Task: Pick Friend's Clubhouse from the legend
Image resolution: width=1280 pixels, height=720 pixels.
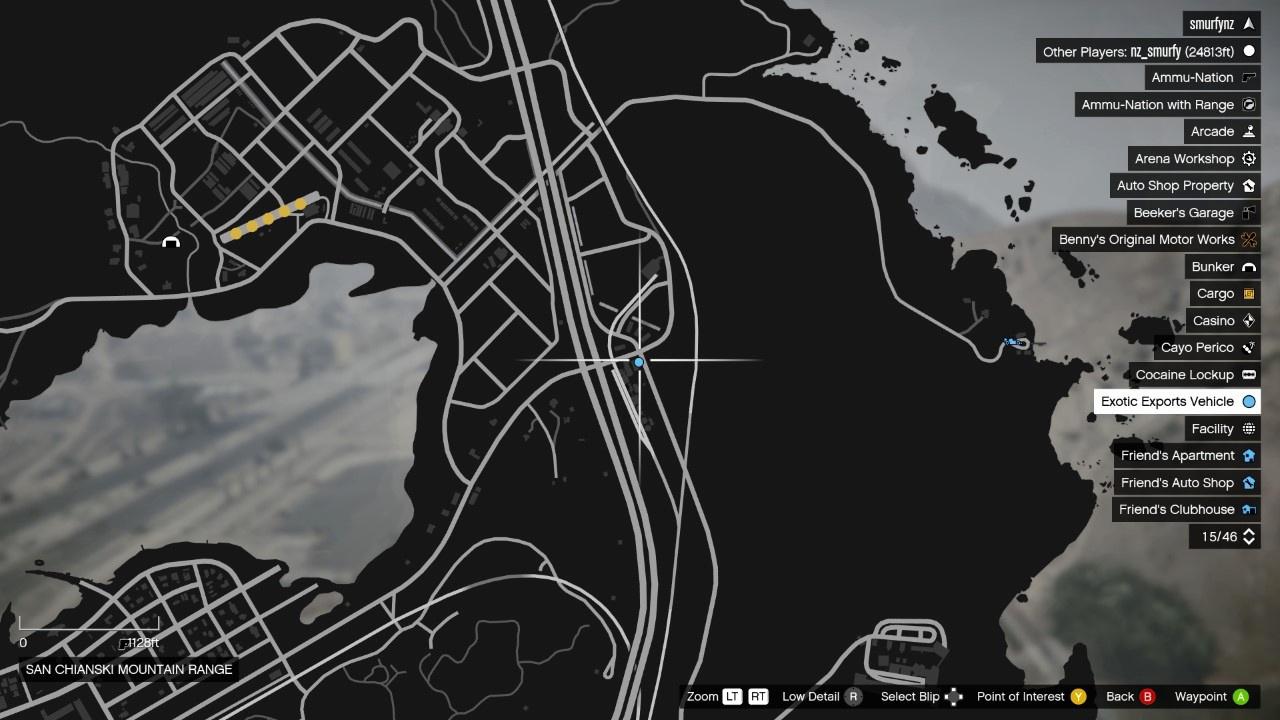Action: point(1186,510)
